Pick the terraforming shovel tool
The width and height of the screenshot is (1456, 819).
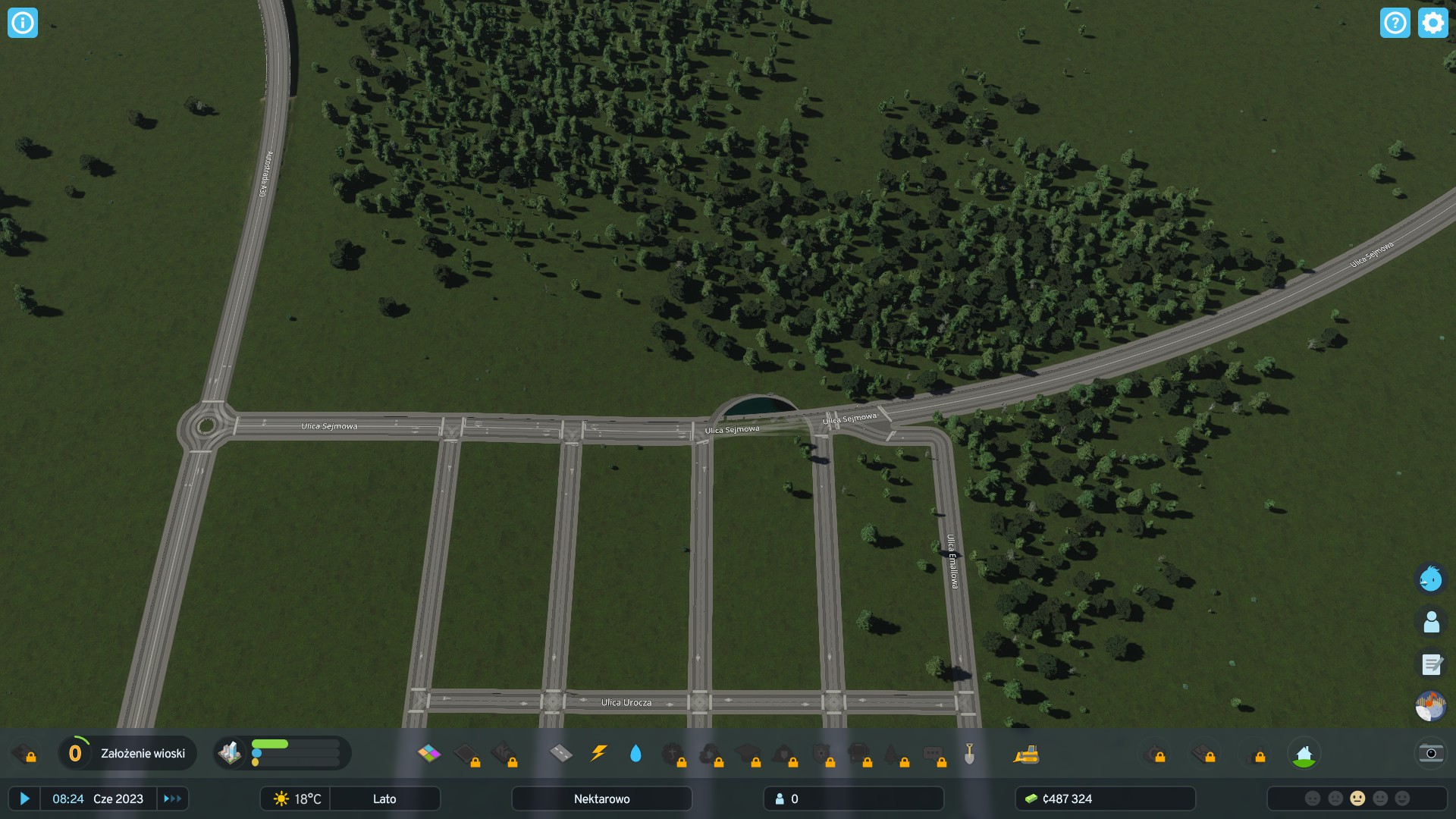click(968, 753)
